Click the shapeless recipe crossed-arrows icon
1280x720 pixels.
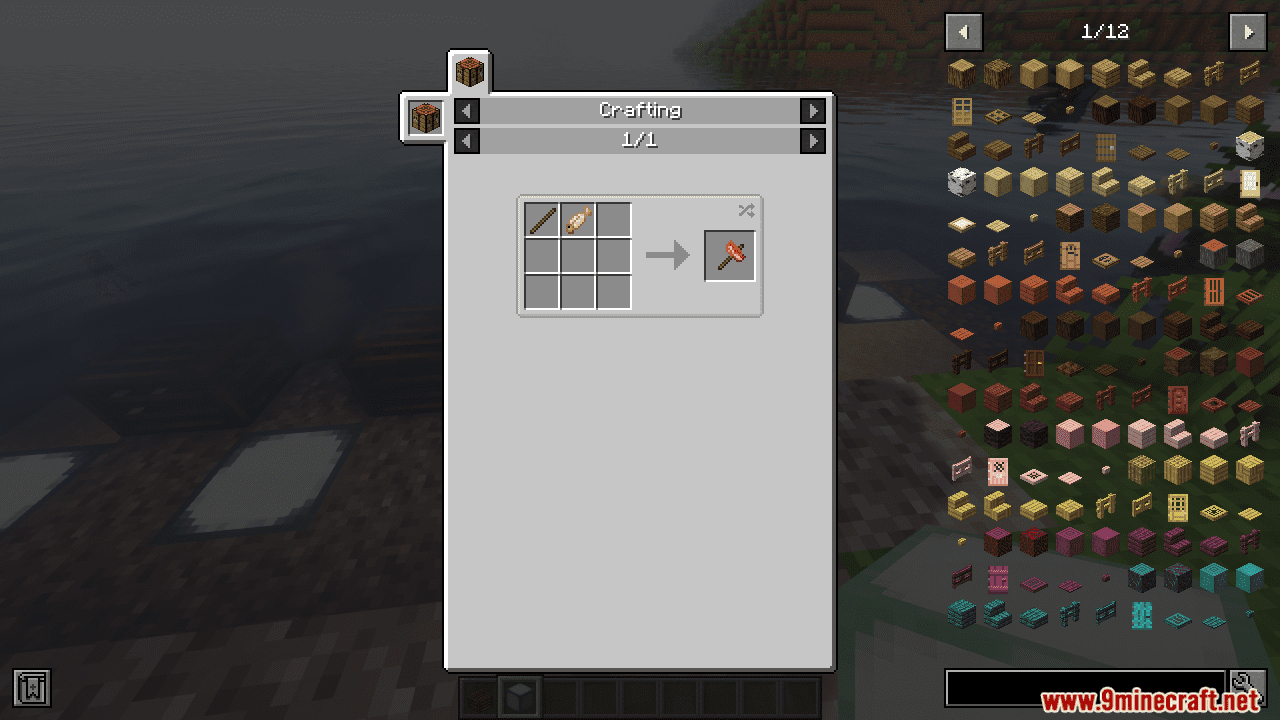746,210
